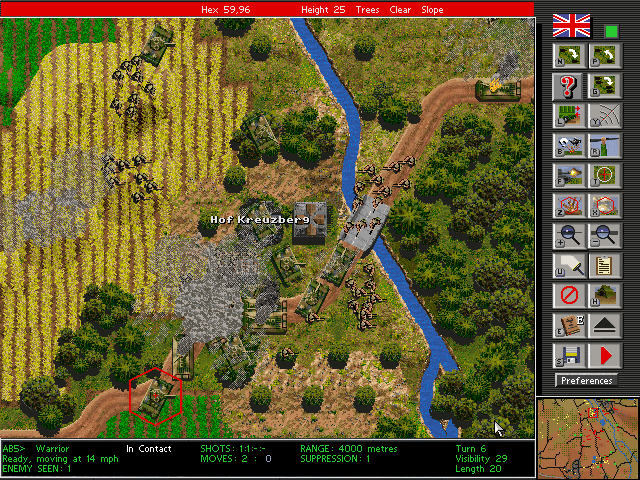The image size is (640, 480).
Task: Zoom out with the magnifying glass minus
Action: [x=603, y=235]
